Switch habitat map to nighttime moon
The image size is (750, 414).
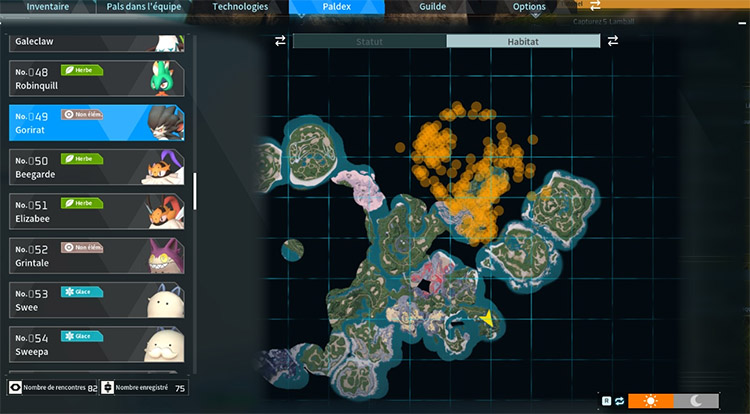tap(697, 400)
